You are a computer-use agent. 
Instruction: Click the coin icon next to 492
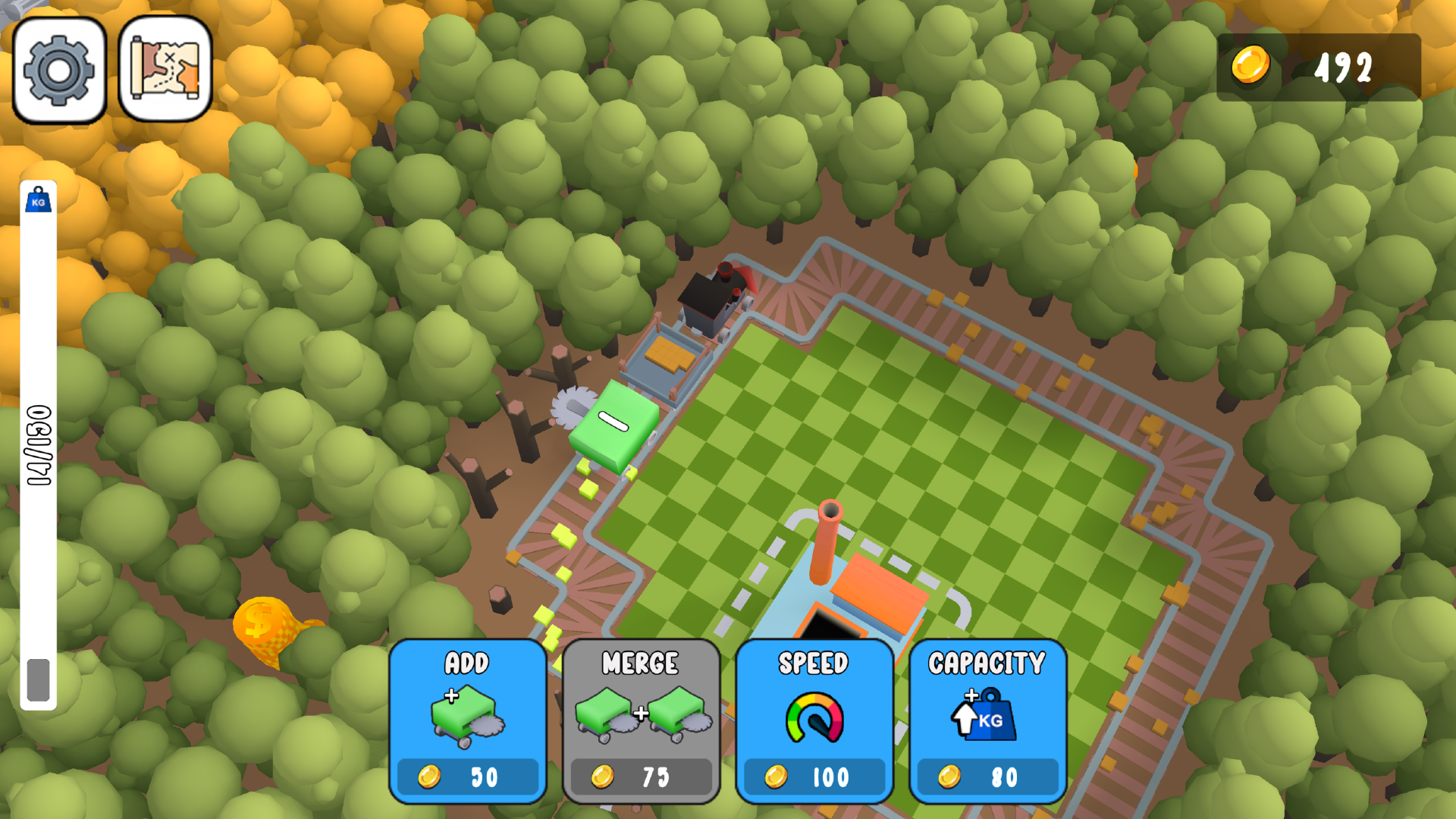tap(1250, 67)
